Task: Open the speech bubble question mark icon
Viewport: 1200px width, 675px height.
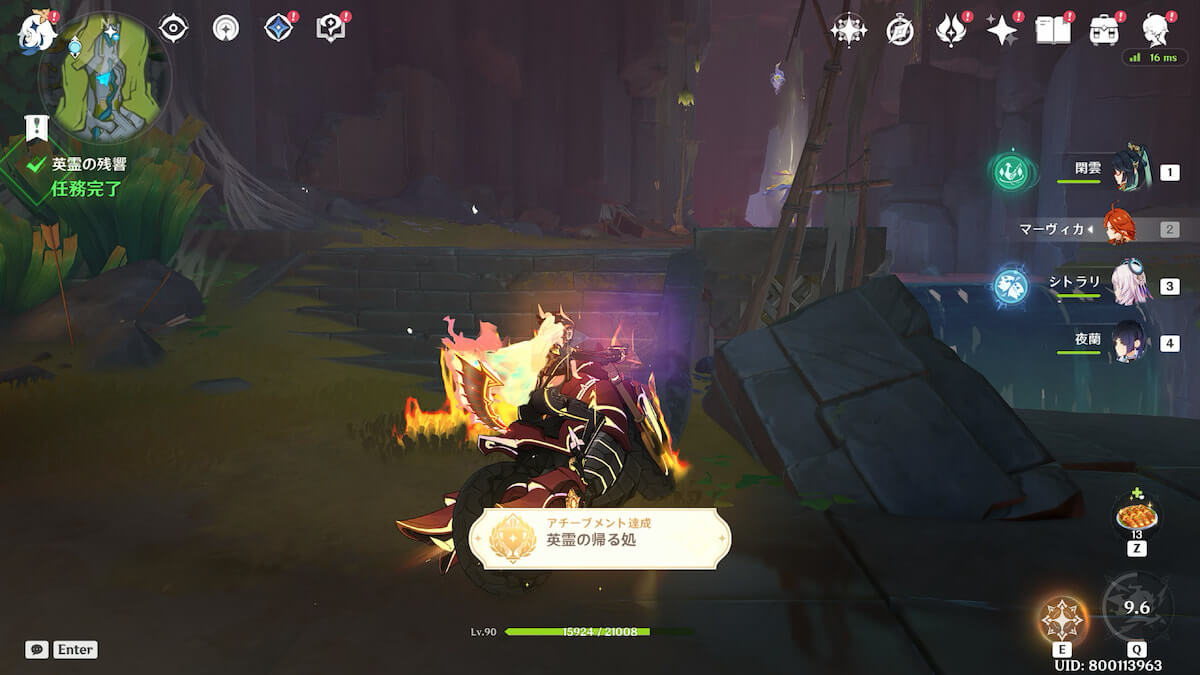Action: (330, 28)
